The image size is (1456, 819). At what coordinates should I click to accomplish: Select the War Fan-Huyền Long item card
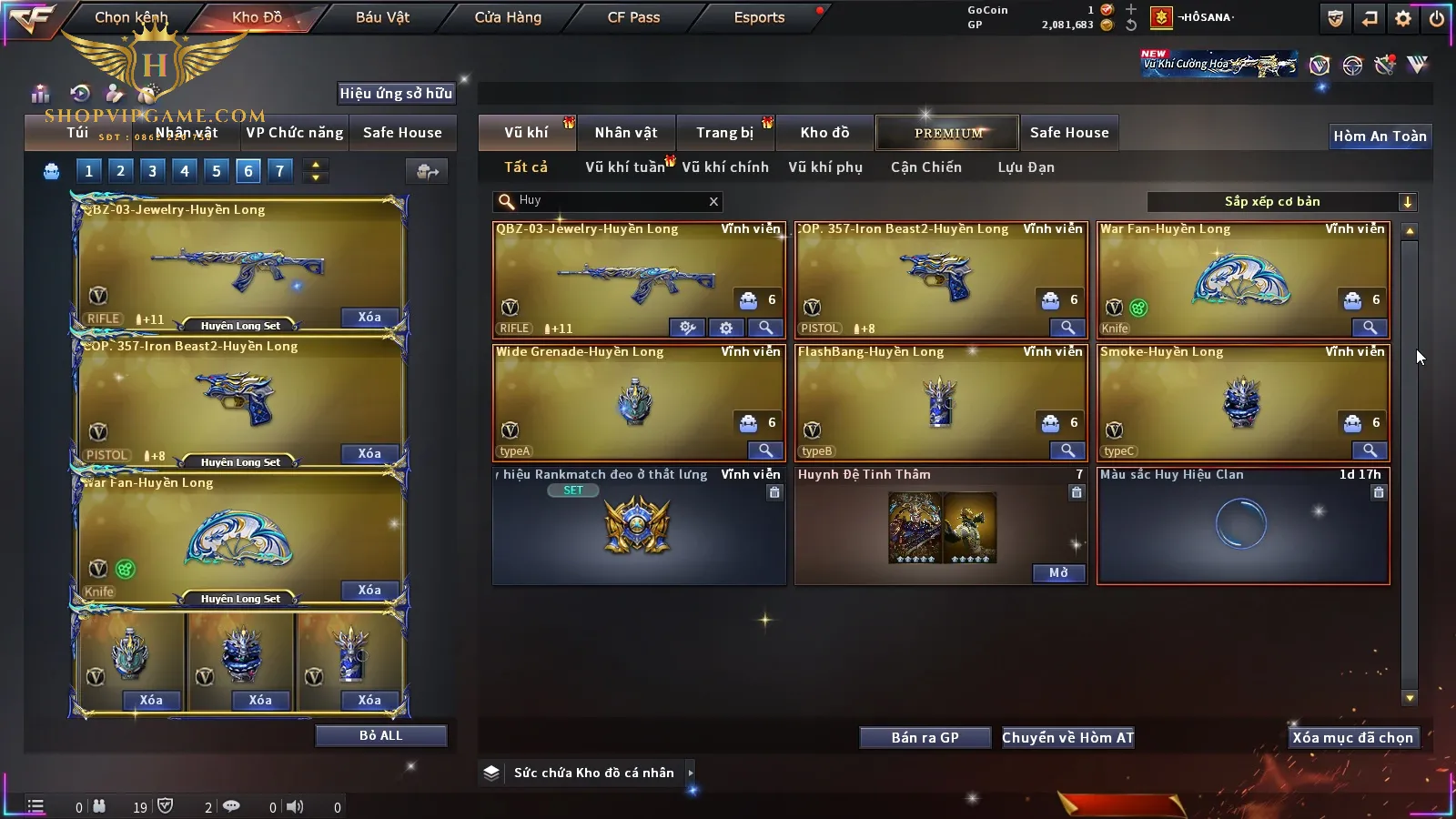(x=1243, y=280)
